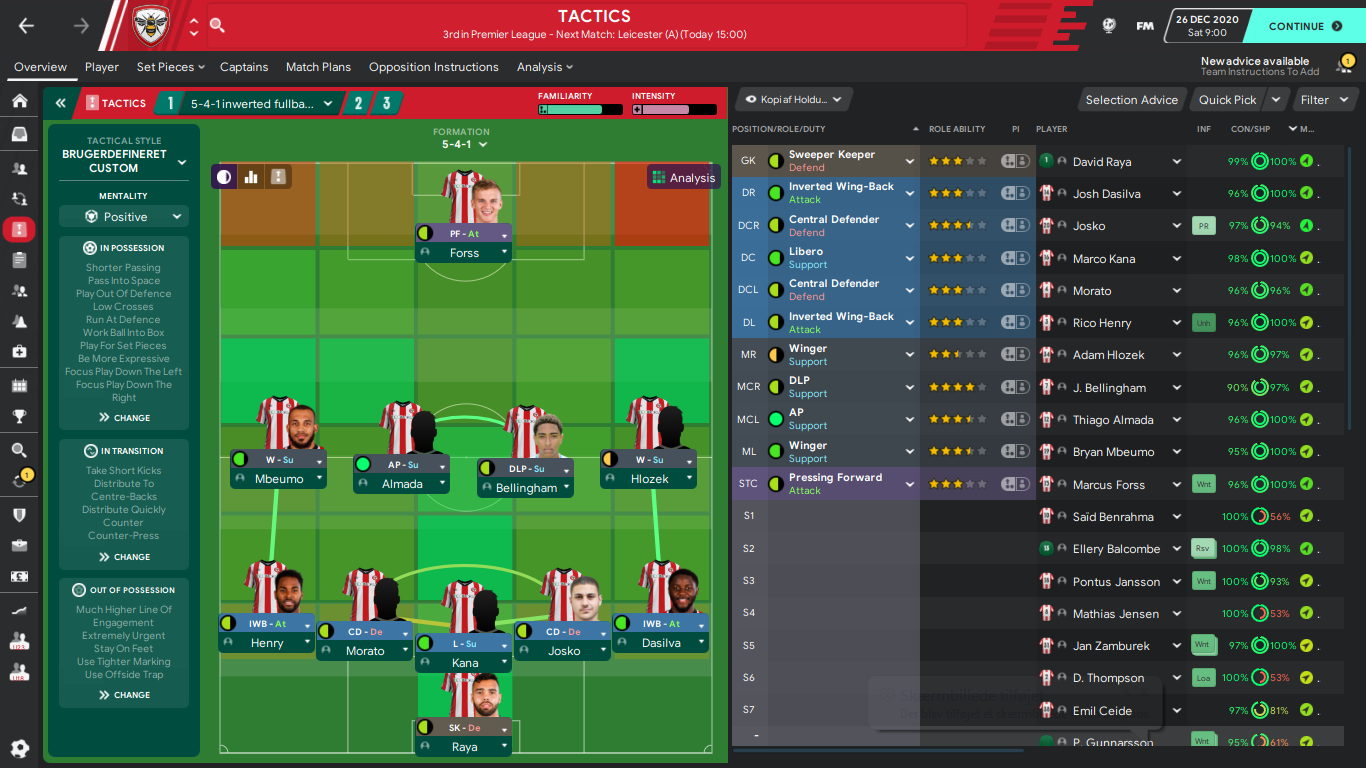
Task: Switch to the Captains tab
Action: [244, 67]
